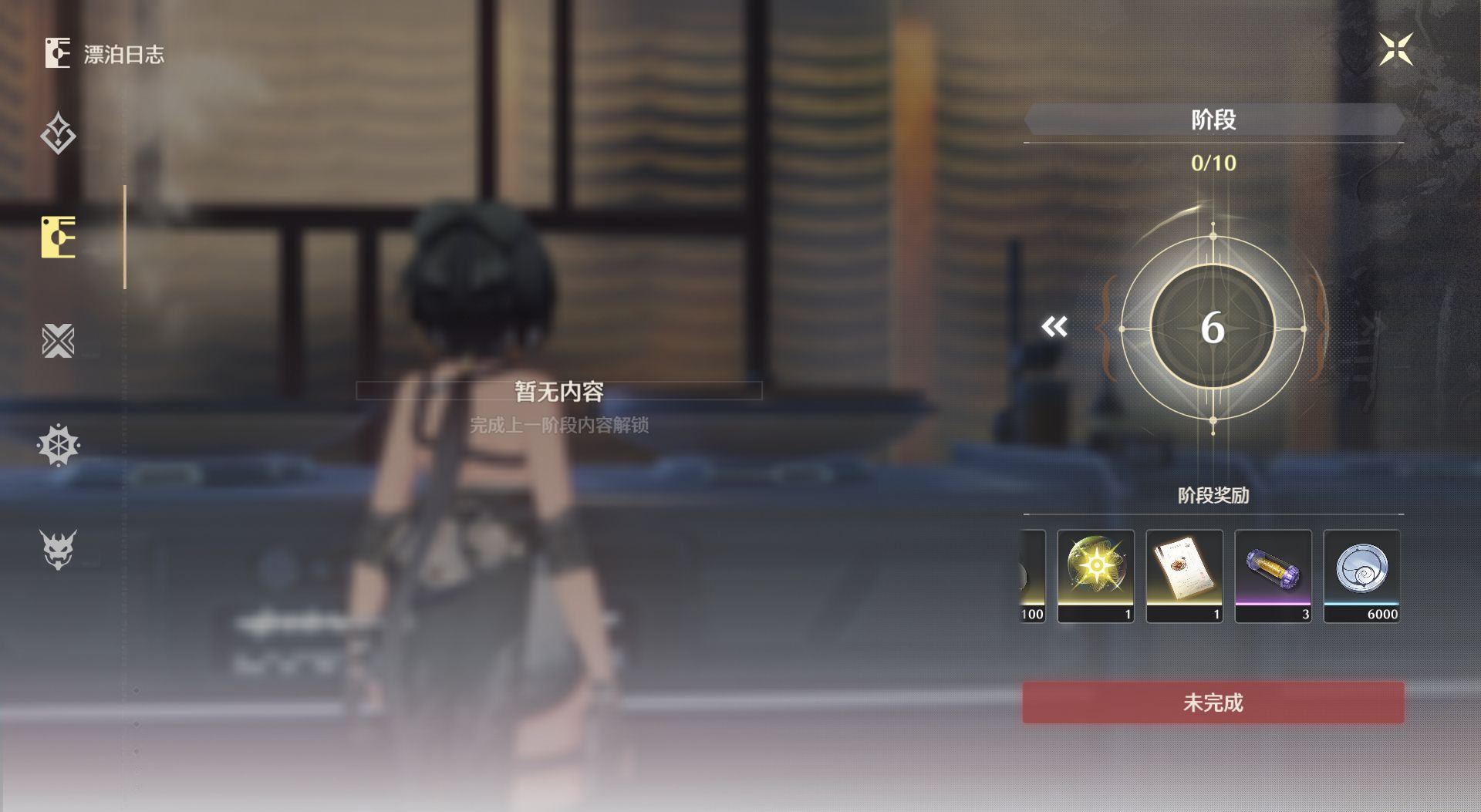The height and width of the screenshot is (812, 1481).
Task: Open the diamond compass tab in sidebar
Action: pos(58,134)
